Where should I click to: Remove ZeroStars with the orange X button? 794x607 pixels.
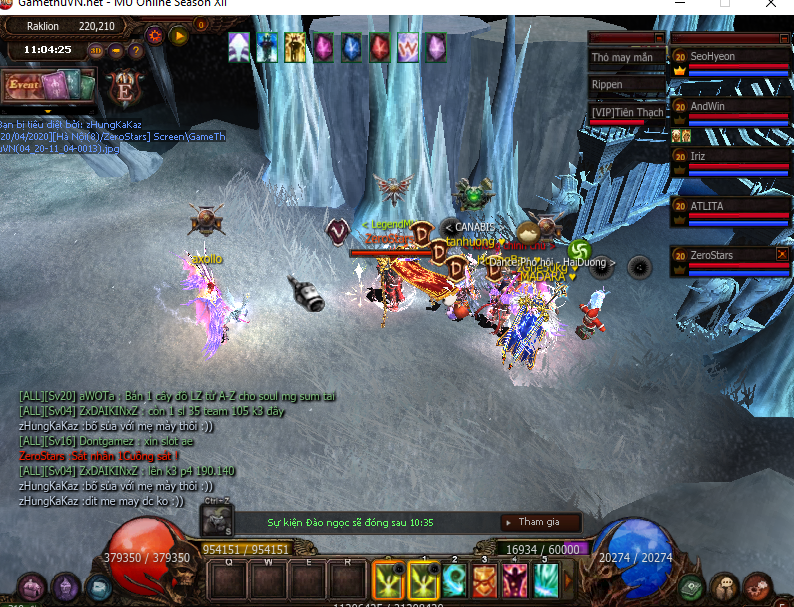(x=782, y=255)
